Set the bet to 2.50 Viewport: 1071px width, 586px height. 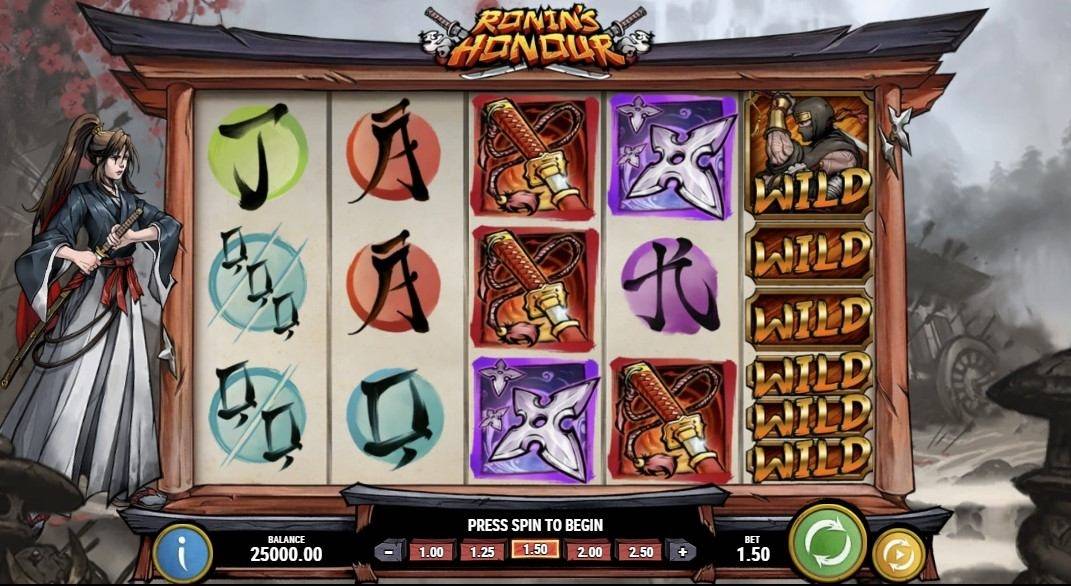click(x=640, y=551)
